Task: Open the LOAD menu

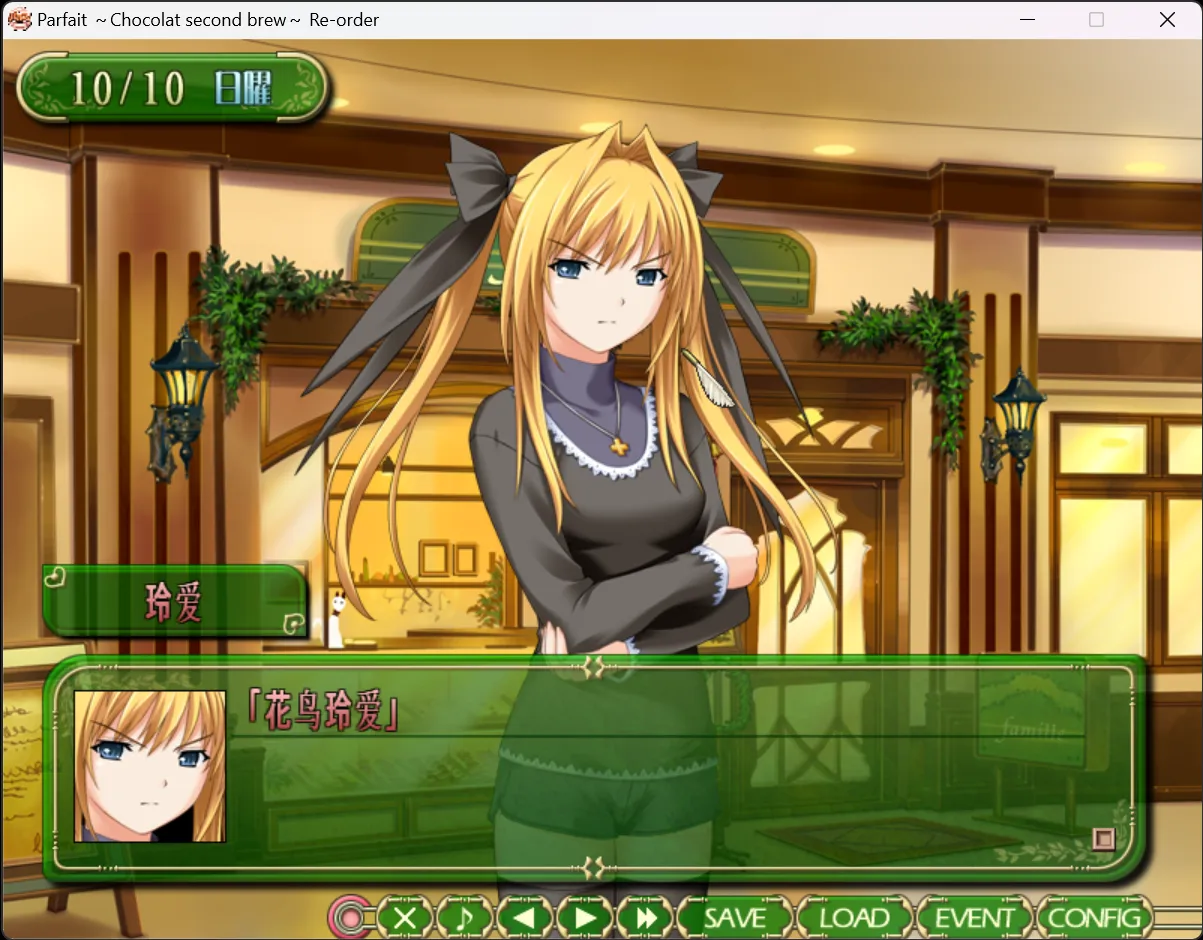Action: (x=855, y=917)
